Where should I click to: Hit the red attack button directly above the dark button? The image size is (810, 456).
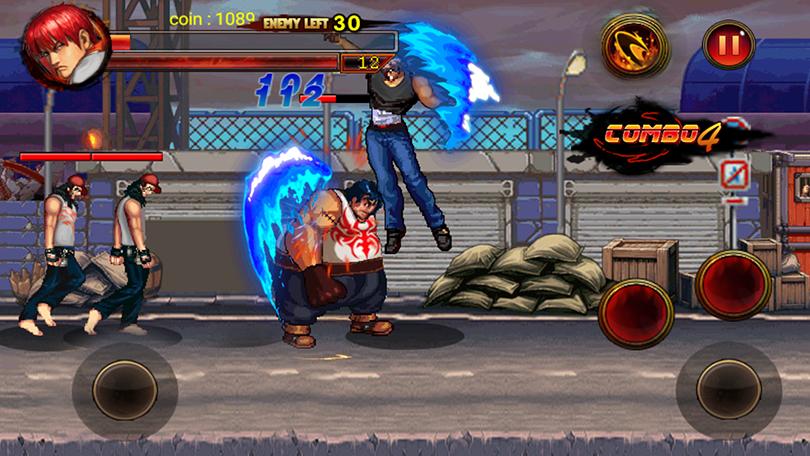[732, 285]
